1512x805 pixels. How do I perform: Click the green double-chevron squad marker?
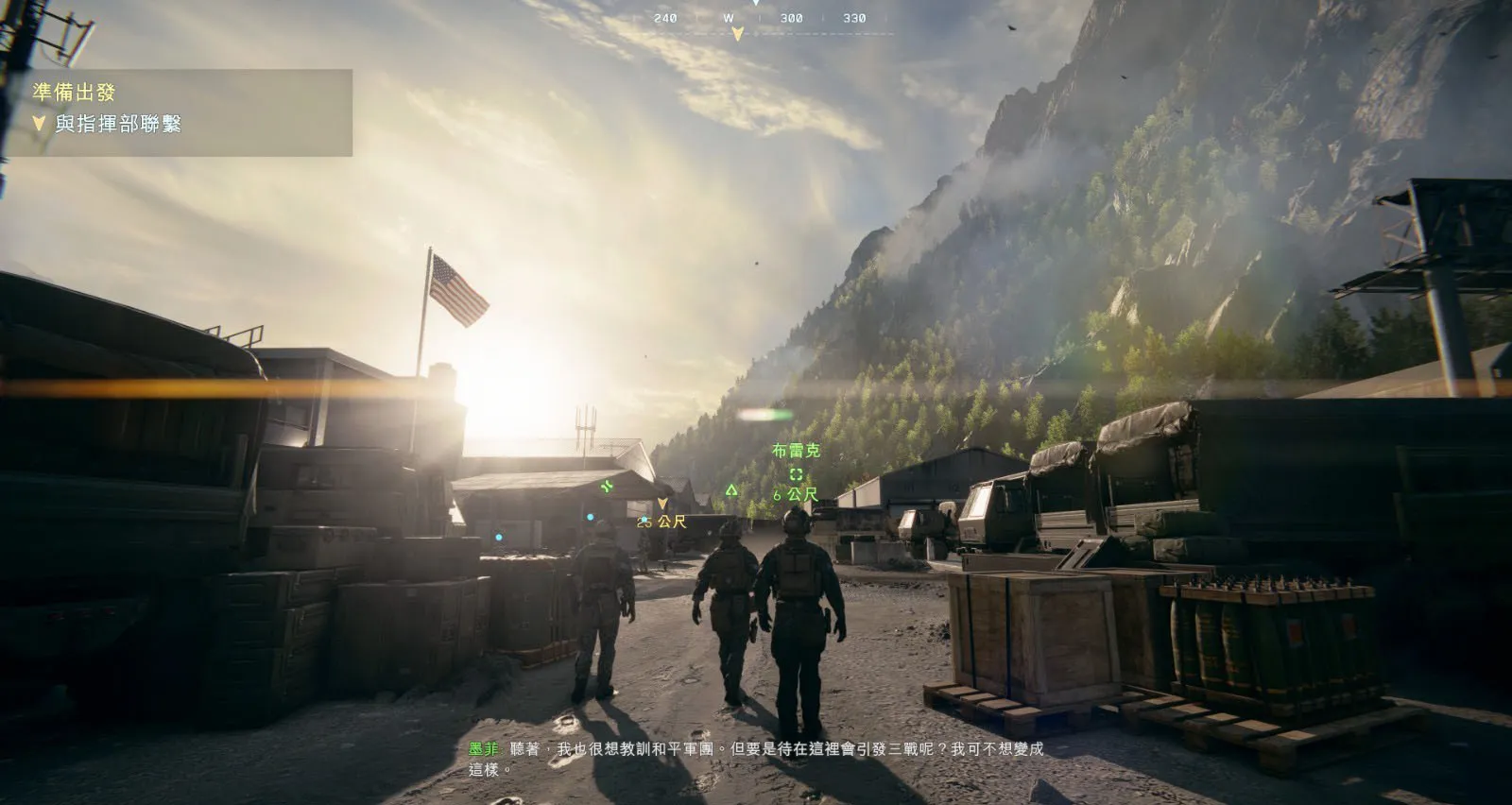coord(607,487)
